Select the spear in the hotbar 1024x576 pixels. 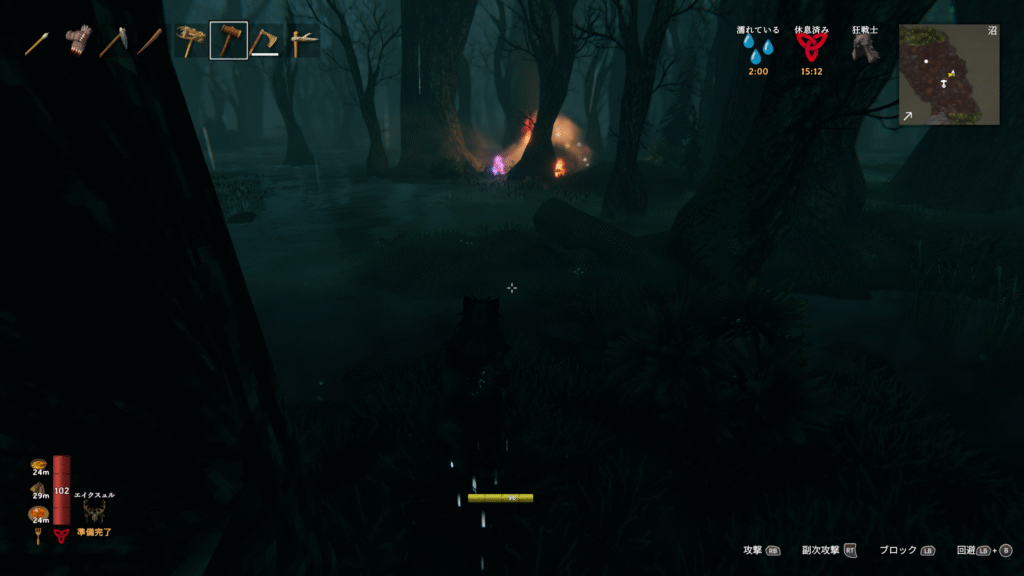(38, 42)
